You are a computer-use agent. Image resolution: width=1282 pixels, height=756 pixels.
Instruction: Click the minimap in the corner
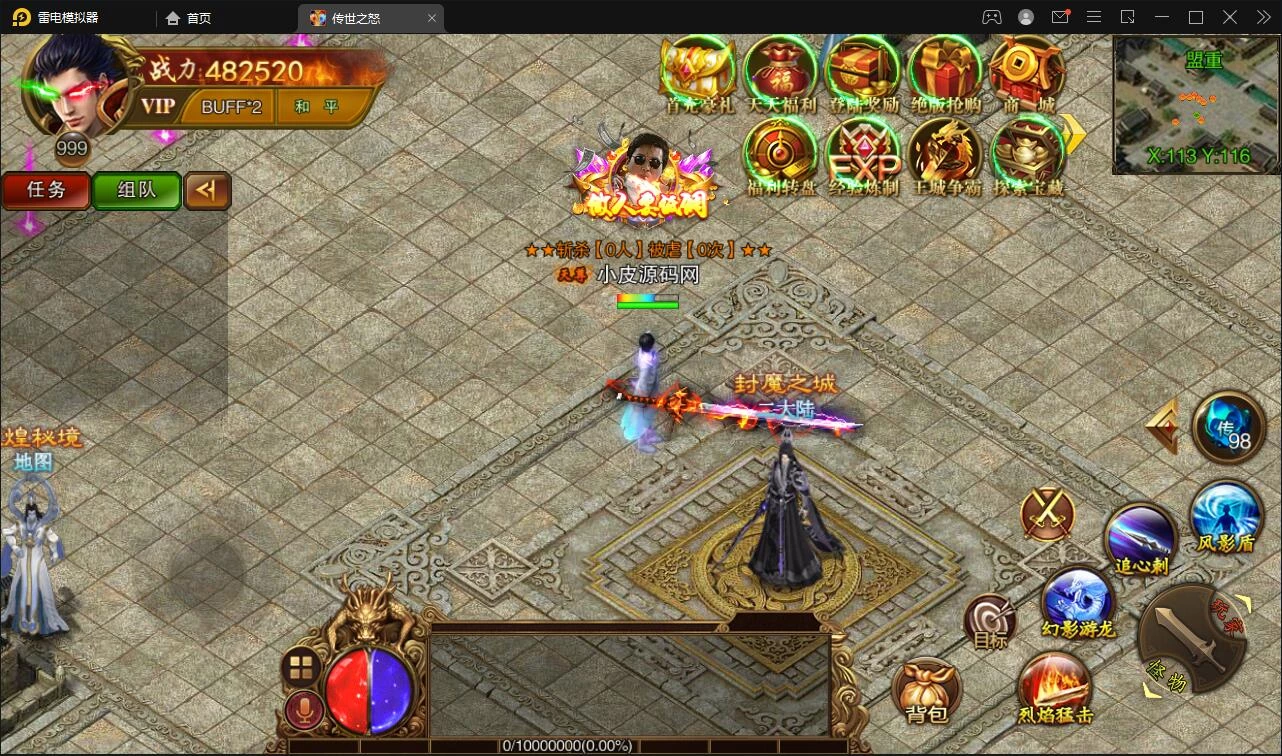pyautogui.click(x=1196, y=104)
